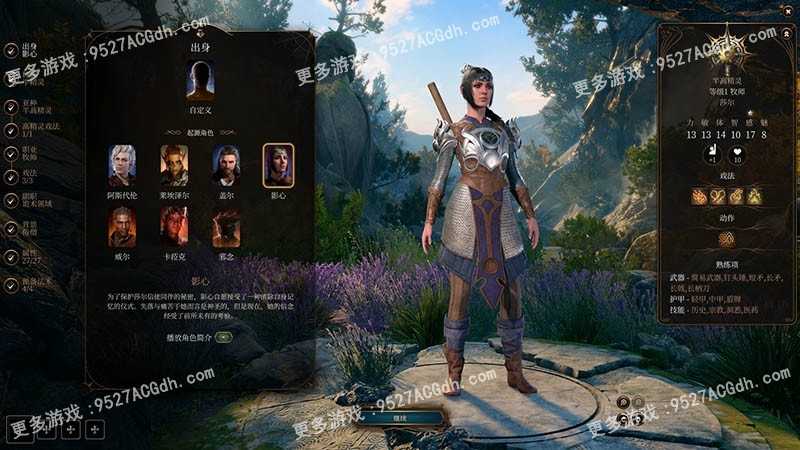Choose the 阿斯代伦 origin character
Screen dimensions: 800x450
[122, 166]
